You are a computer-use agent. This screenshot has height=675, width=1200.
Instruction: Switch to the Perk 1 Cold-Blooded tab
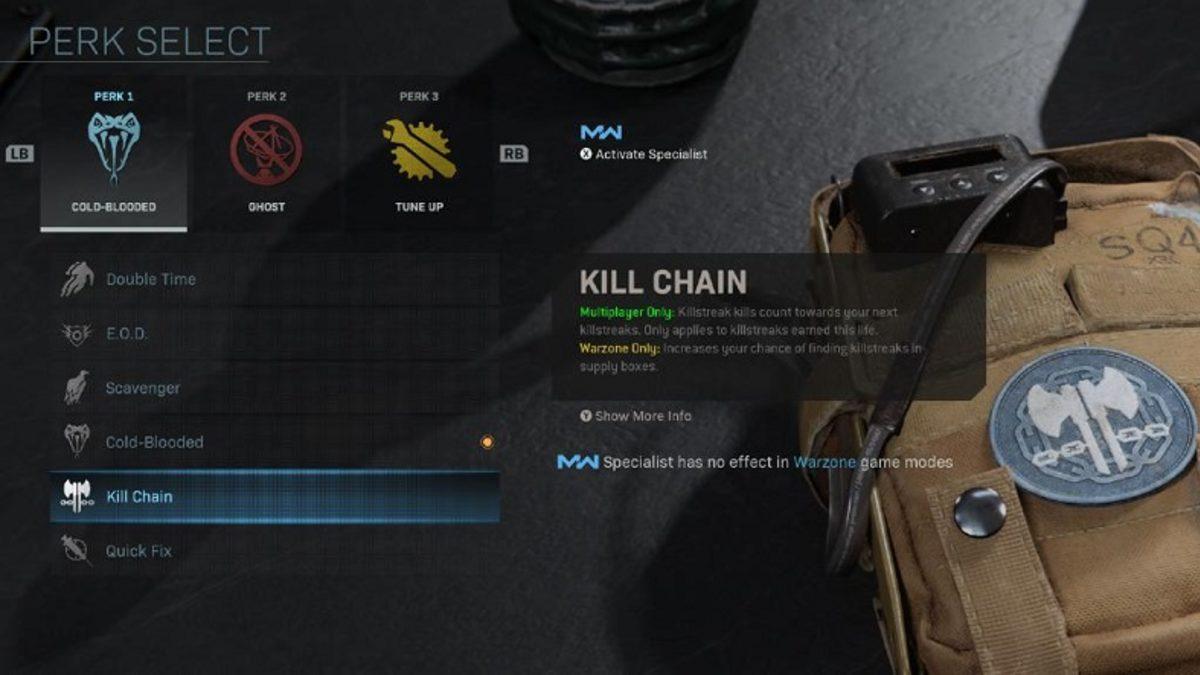click(x=114, y=153)
